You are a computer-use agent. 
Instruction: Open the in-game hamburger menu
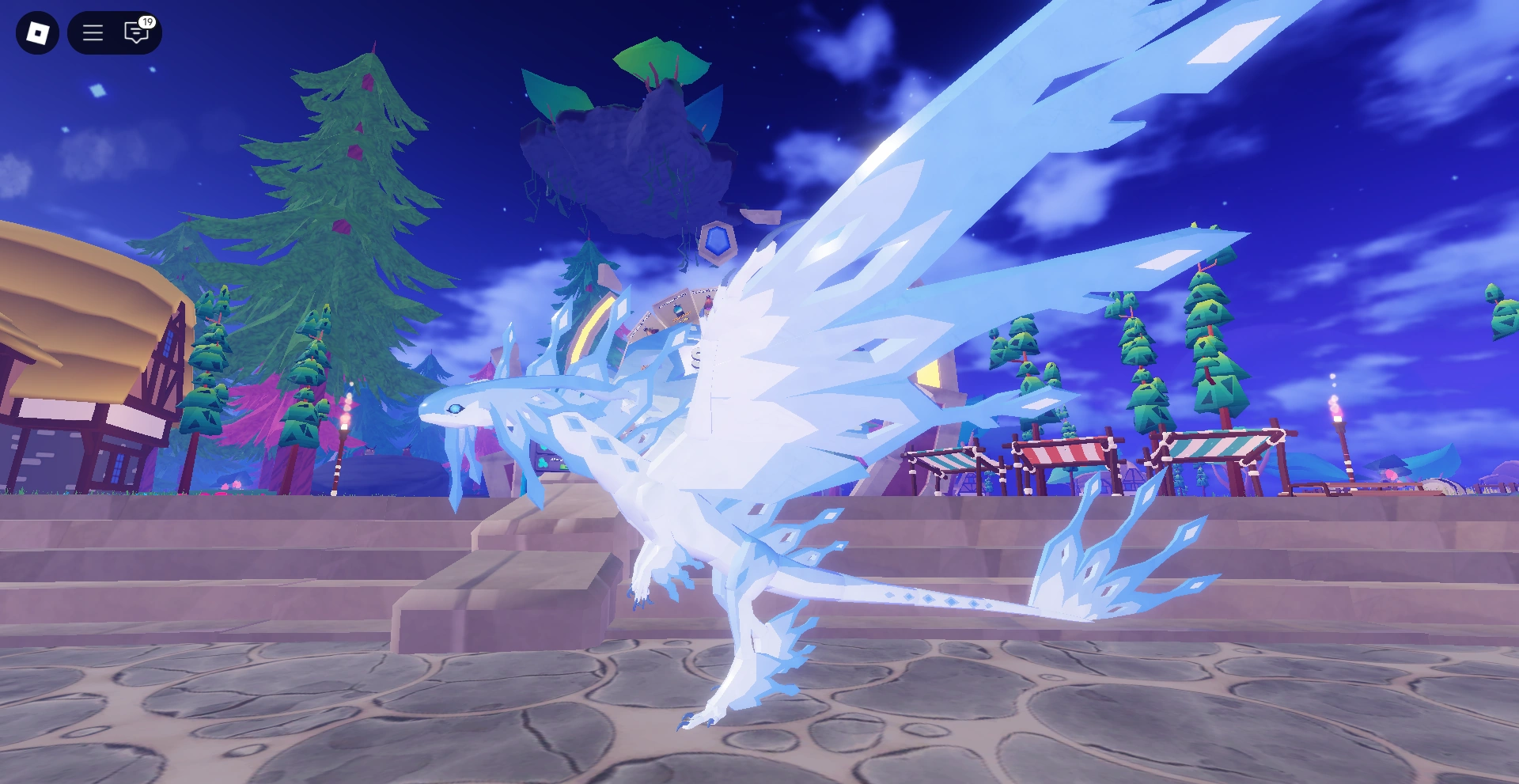92,32
